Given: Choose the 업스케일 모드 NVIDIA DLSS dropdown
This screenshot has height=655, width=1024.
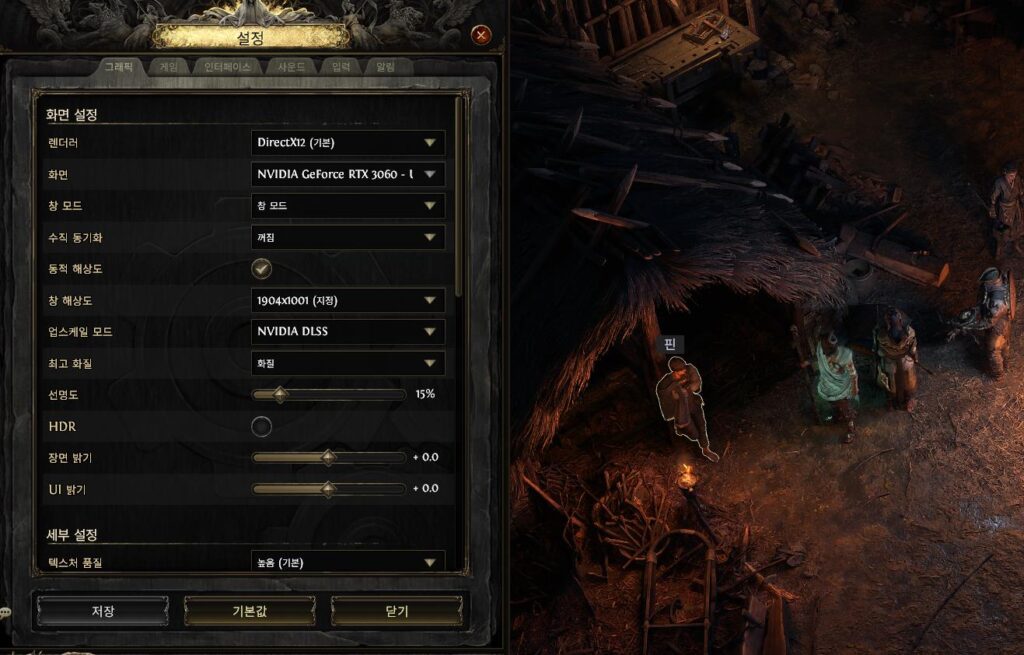Looking at the screenshot, I should coord(347,331).
